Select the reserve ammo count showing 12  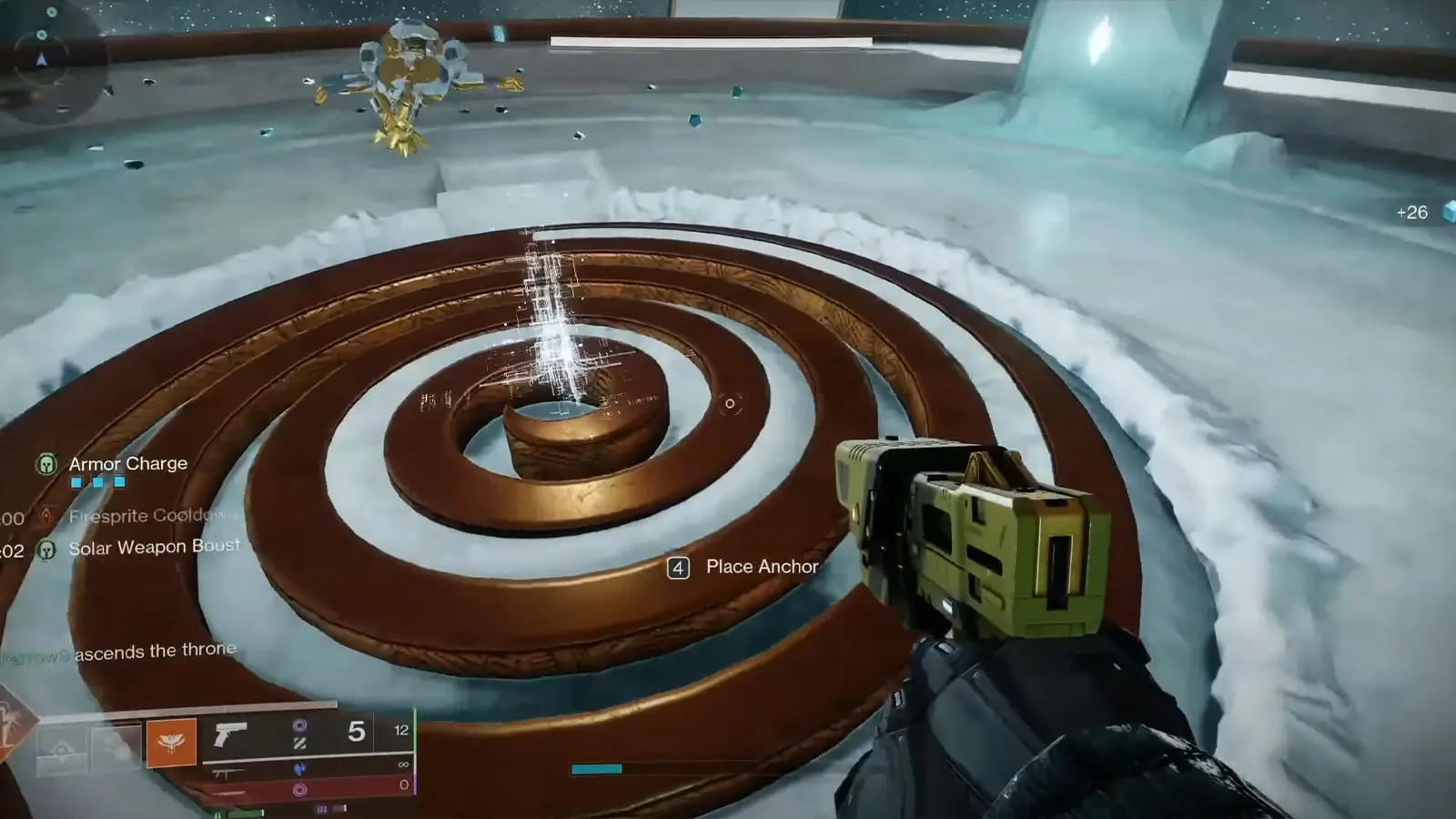click(402, 730)
